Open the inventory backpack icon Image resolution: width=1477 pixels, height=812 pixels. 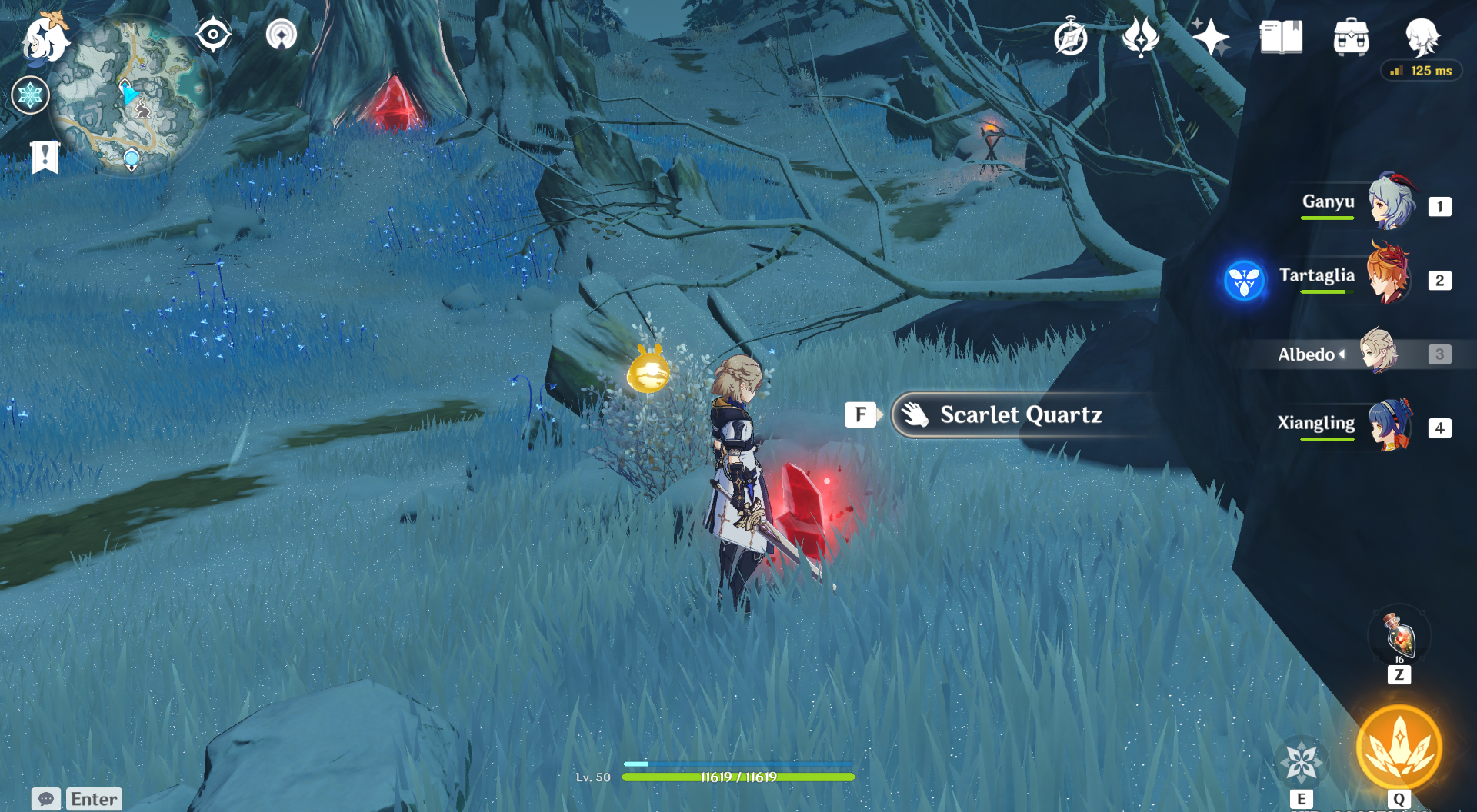coord(1351,37)
